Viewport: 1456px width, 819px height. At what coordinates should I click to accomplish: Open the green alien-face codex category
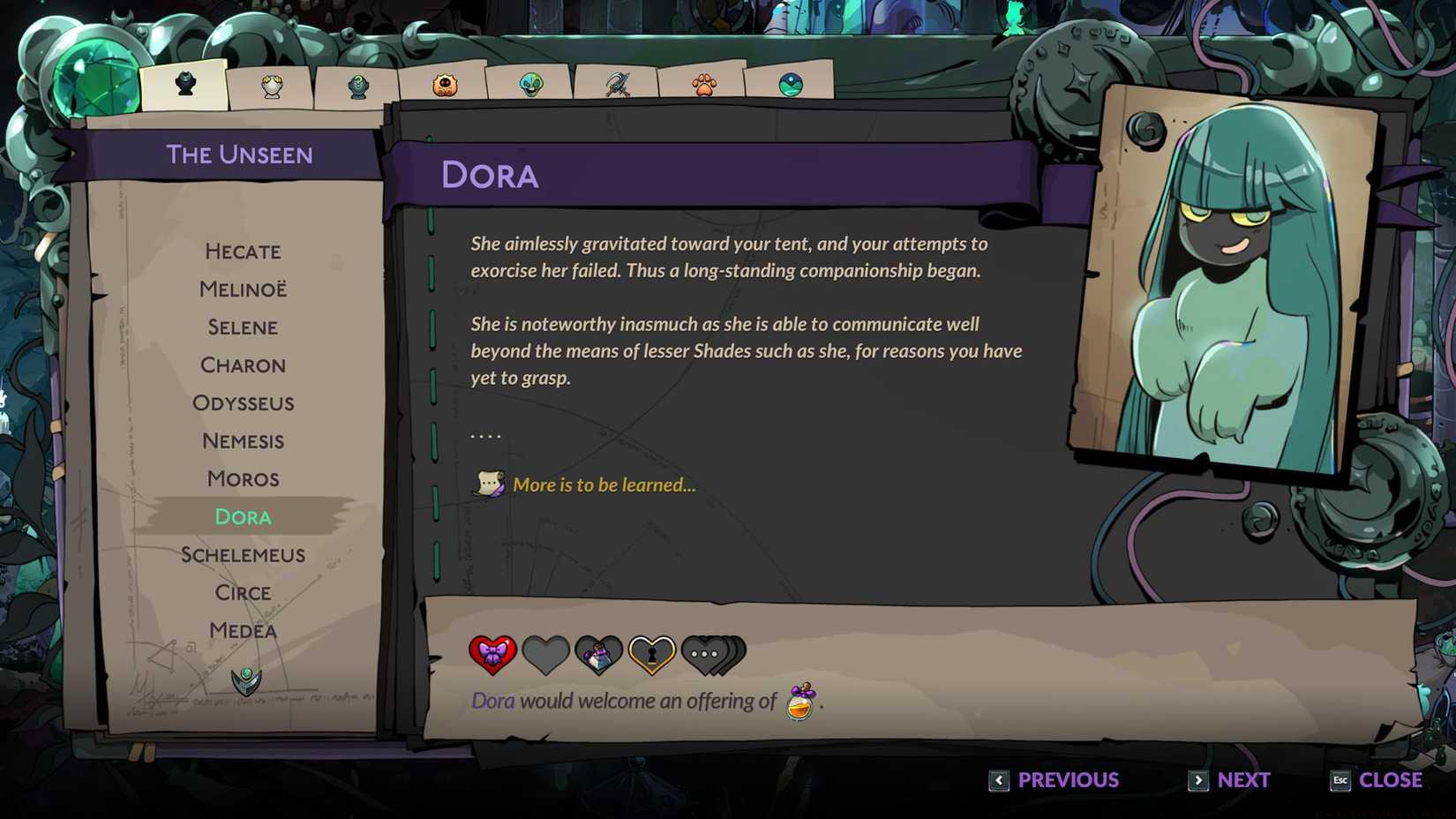pyautogui.click(x=530, y=84)
